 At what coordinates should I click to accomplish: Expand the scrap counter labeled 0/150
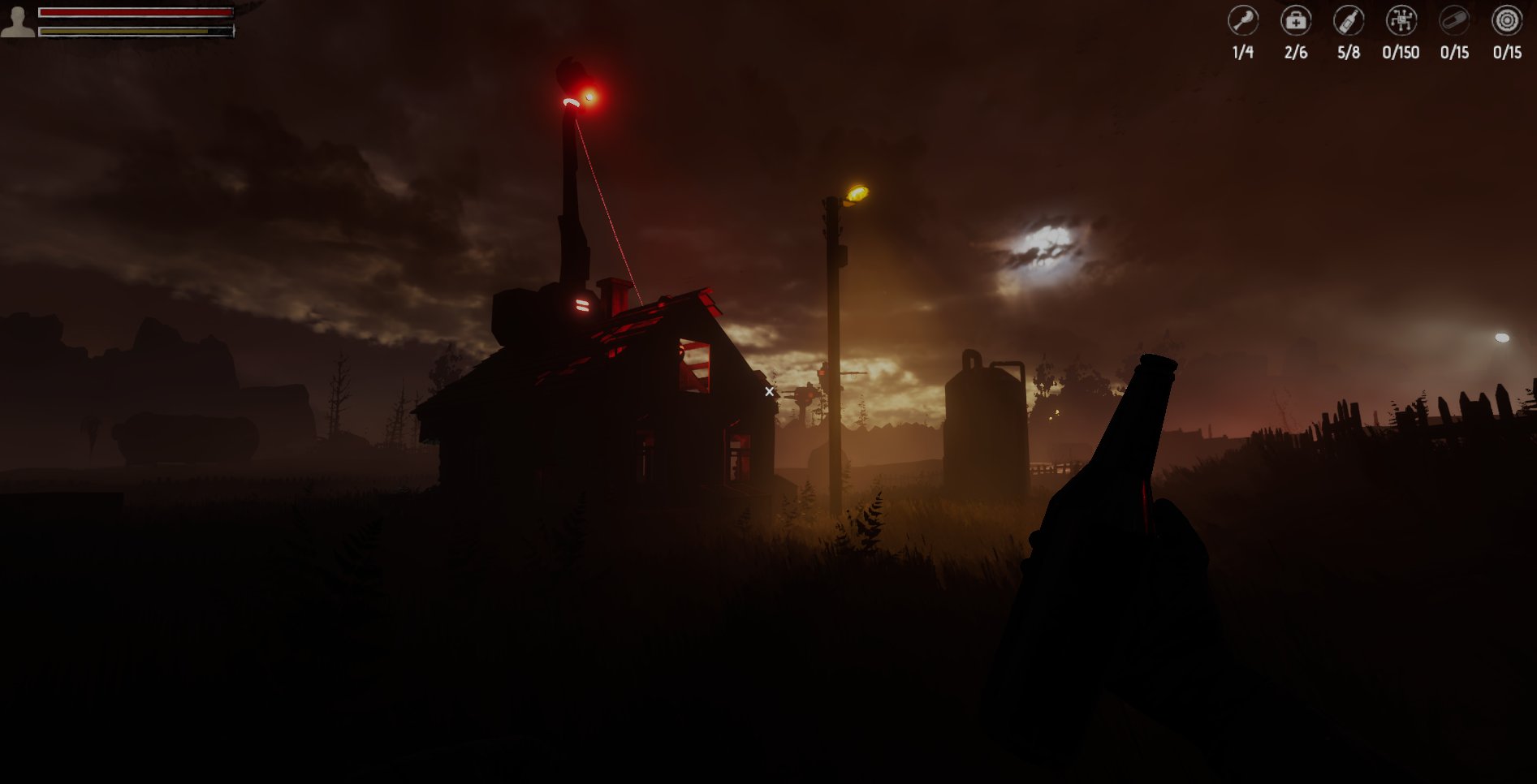coord(1401,54)
